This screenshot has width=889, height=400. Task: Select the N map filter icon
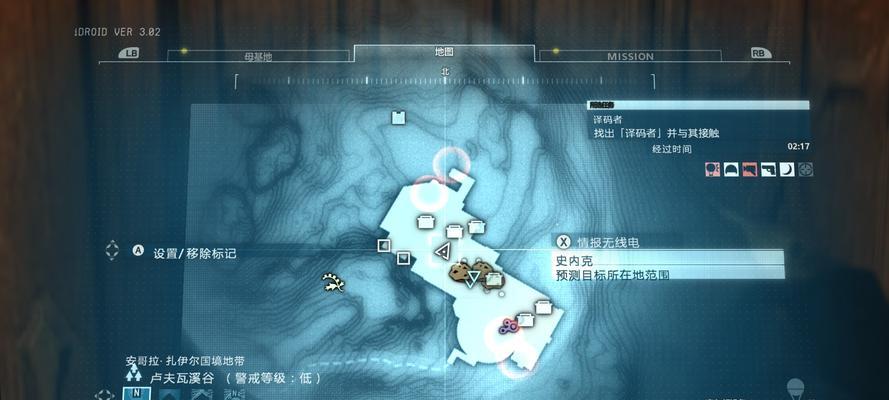point(136,393)
